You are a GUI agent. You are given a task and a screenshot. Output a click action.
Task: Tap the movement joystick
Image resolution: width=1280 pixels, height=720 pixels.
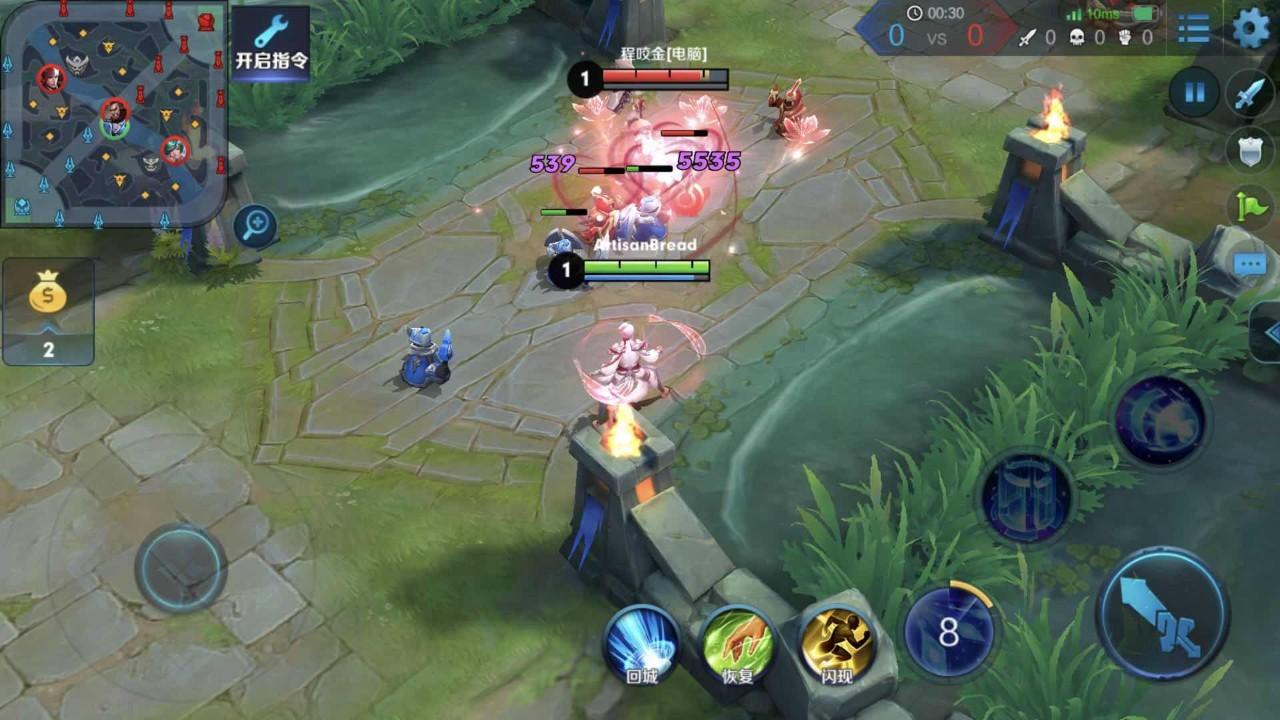[180, 568]
